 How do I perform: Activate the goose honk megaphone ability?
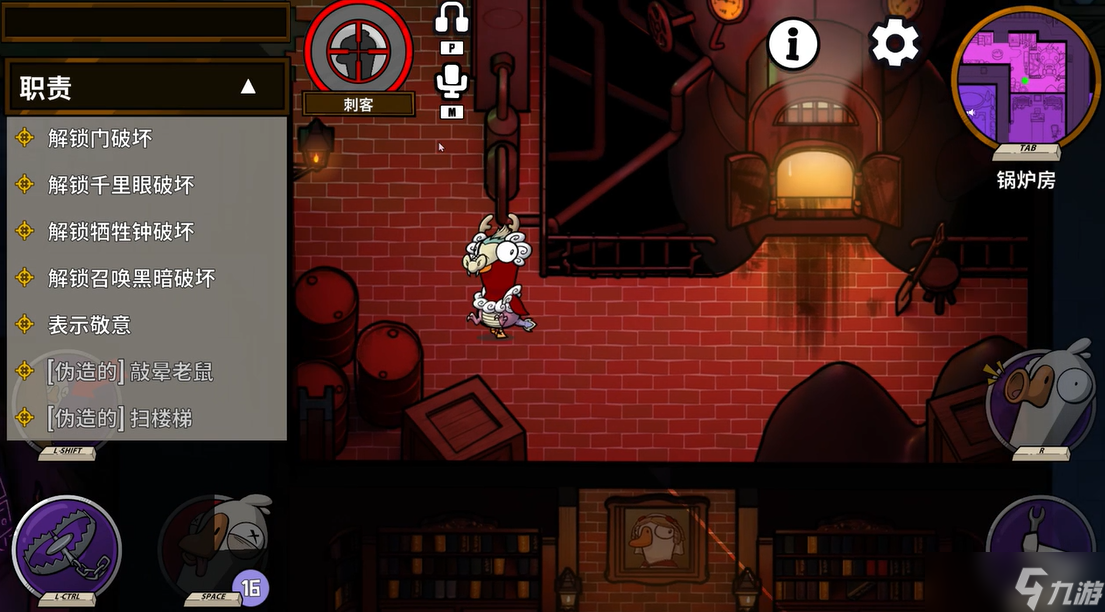point(1040,396)
